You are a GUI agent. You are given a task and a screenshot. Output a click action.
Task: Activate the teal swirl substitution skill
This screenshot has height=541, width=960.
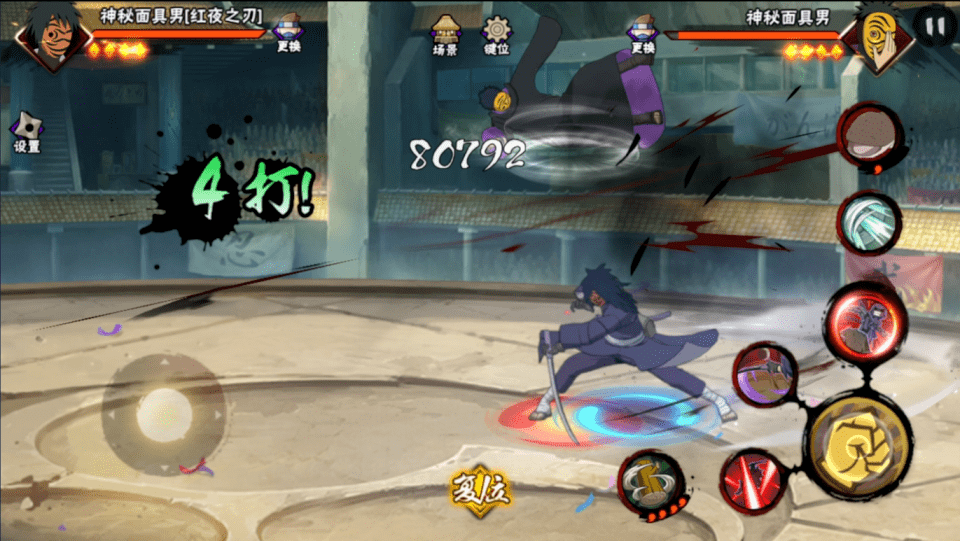(x=865, y=220)
